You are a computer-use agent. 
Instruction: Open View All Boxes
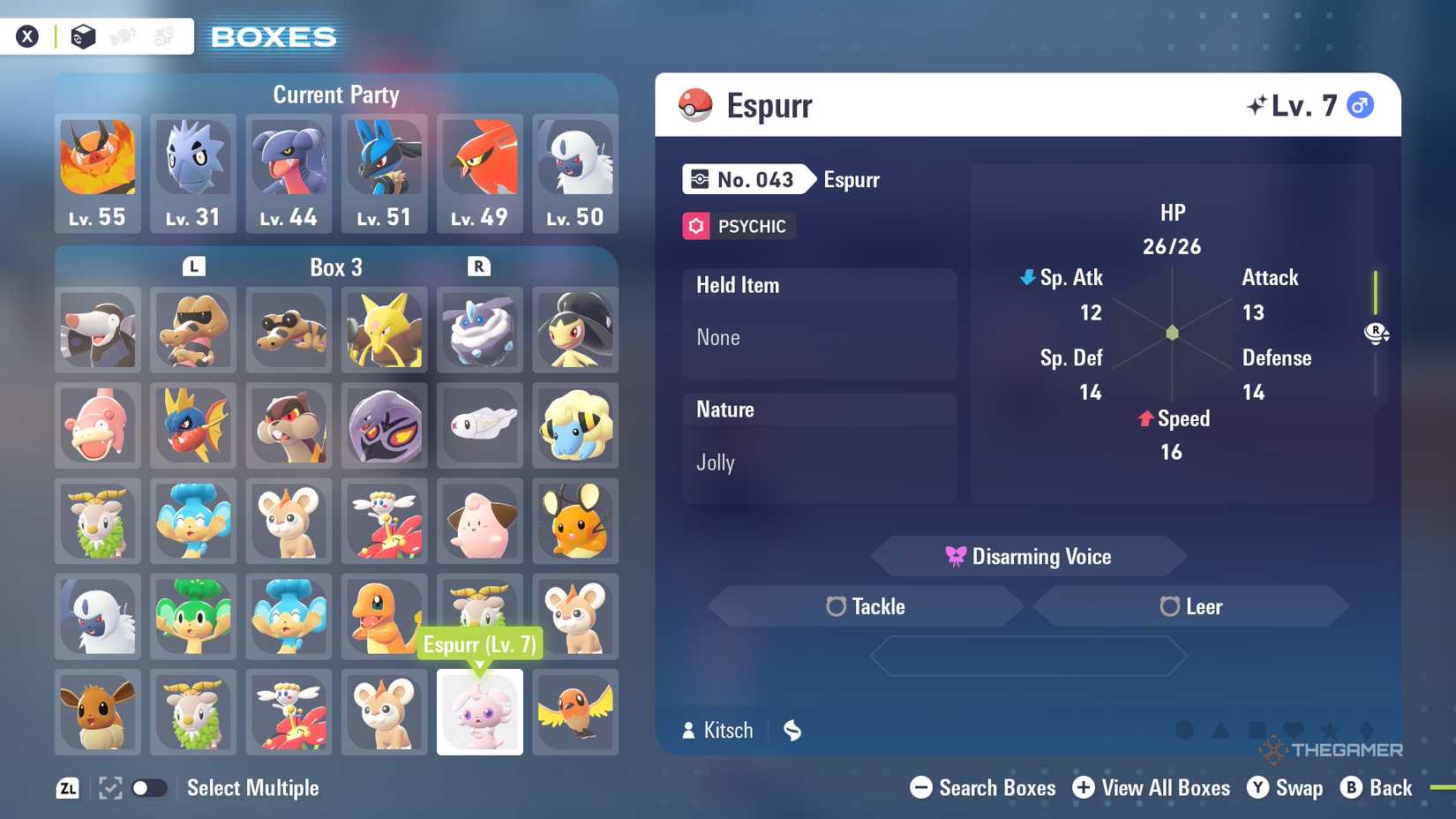click(1151, 788)
